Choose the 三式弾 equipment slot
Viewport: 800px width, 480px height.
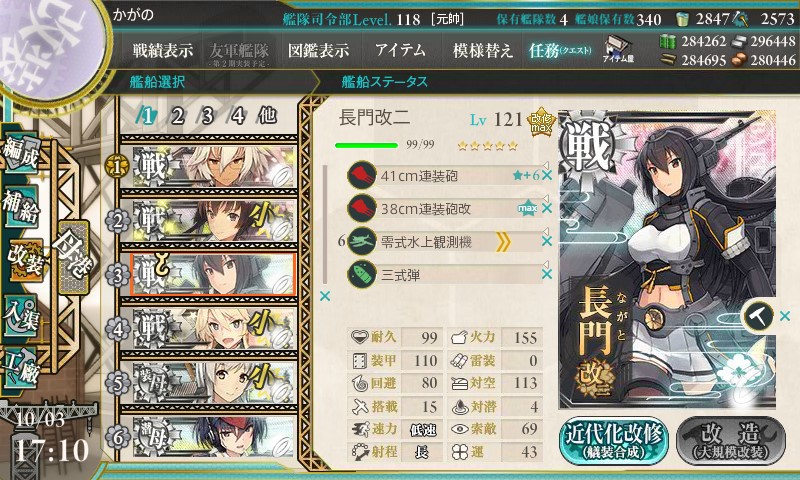click(x=440, y=273)
